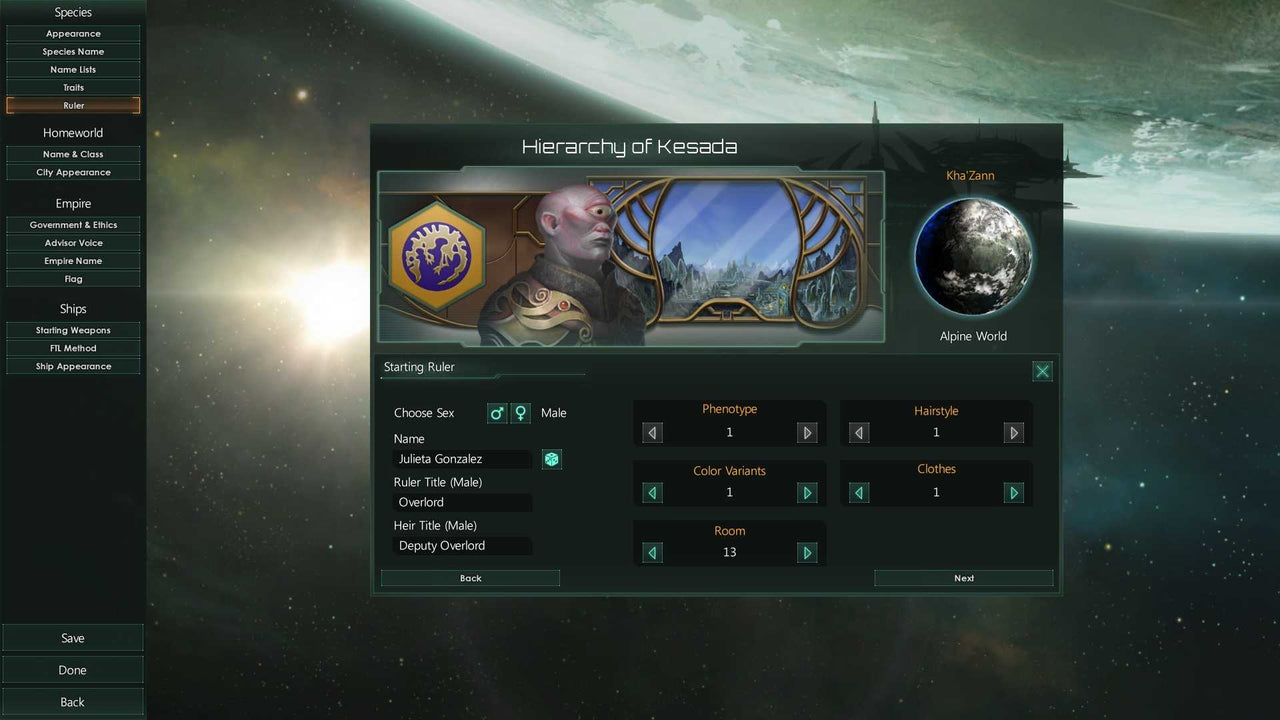1280x720 pixels.
Task: Click Next to continue ruler setup
Action: (x=963, y=578)
